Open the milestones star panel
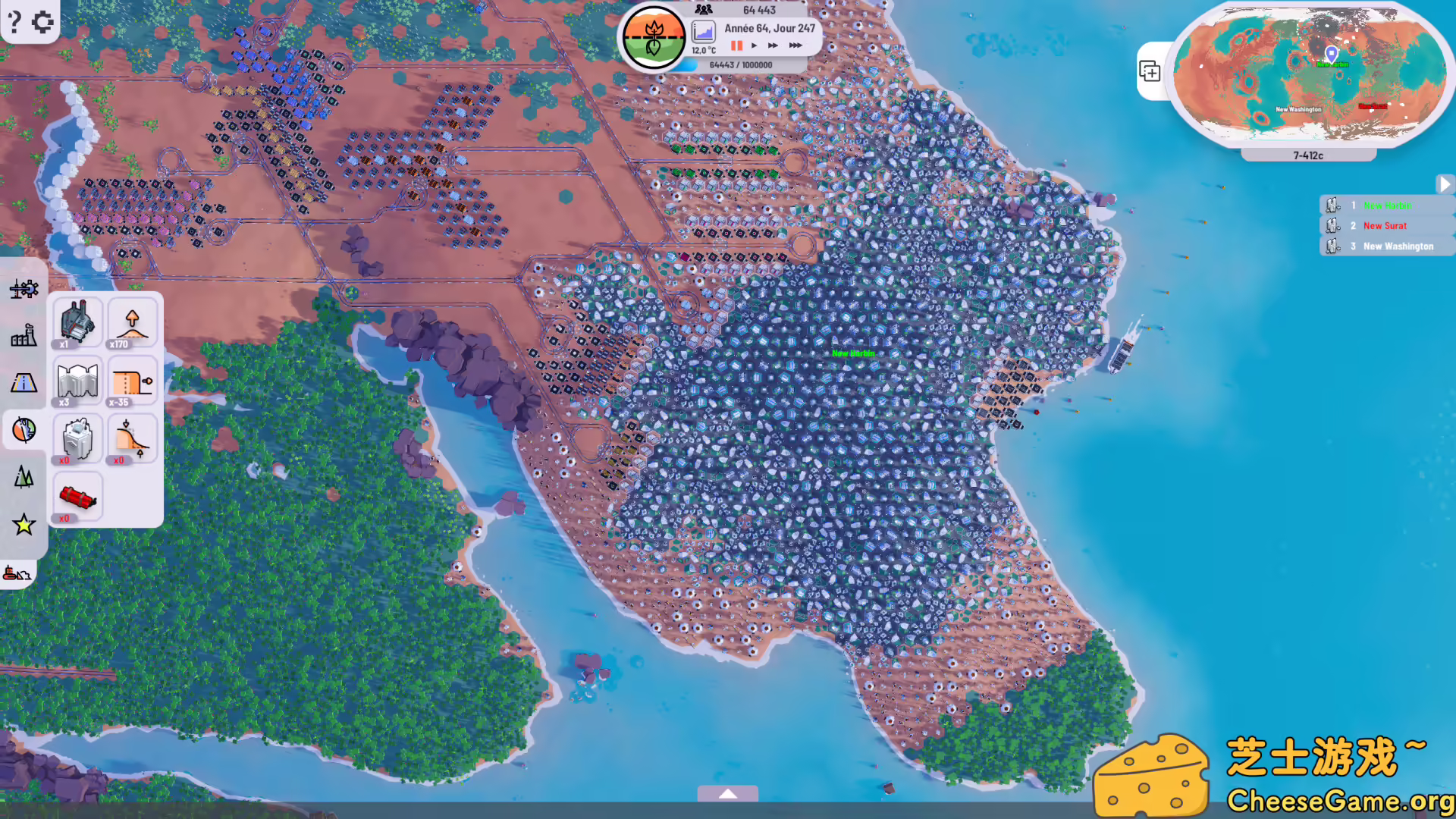1456x819 pixels. 24,525
